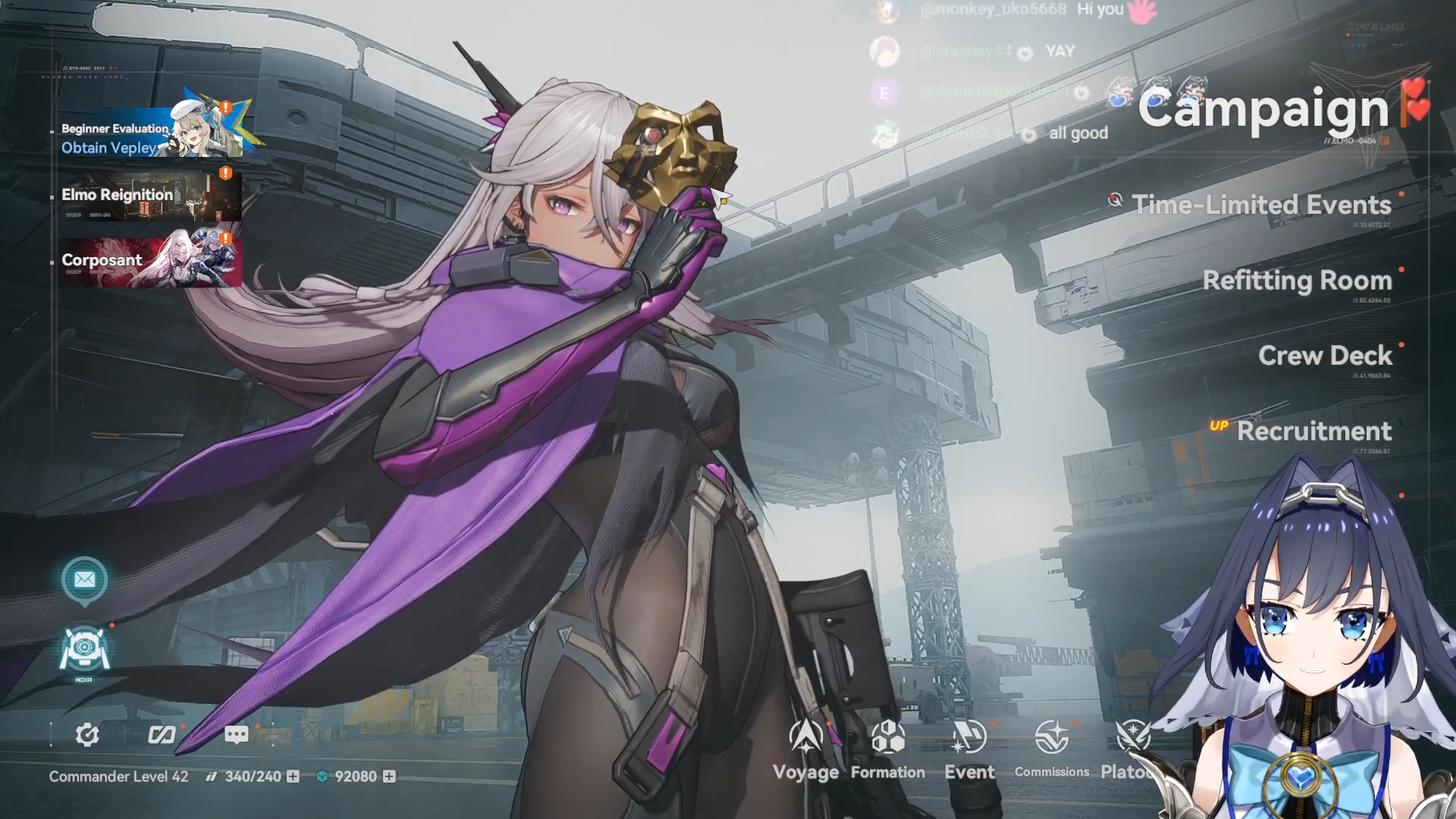
Task: Add stamina with the plus button
Action: click(293, 777)
